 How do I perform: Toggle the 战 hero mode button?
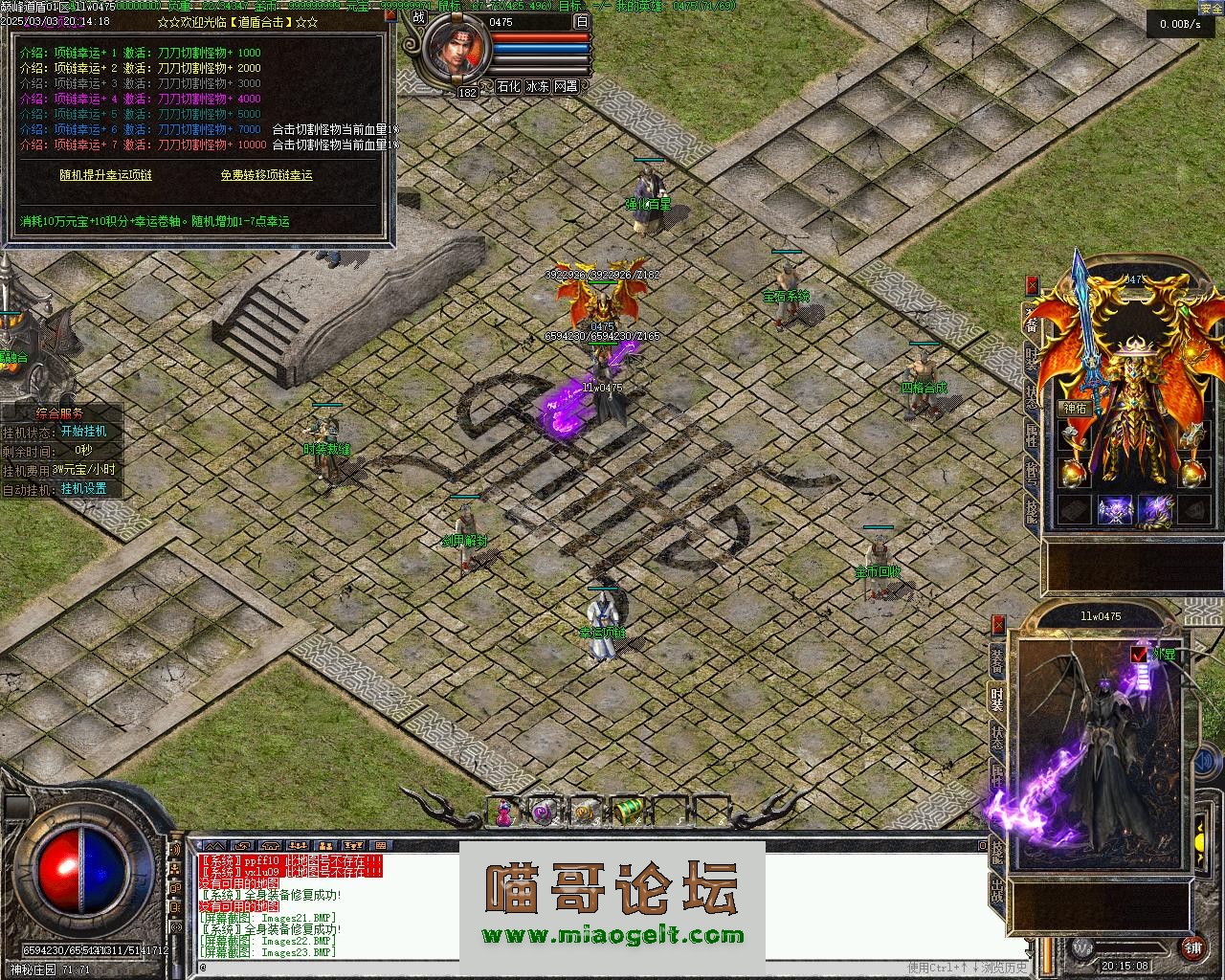click(x=418, y=16)
